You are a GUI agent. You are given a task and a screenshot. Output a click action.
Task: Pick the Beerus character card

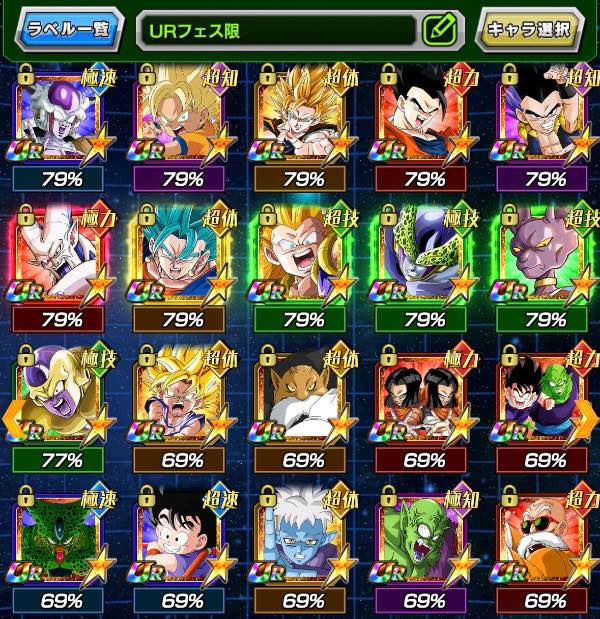click(x=543, y=258)
